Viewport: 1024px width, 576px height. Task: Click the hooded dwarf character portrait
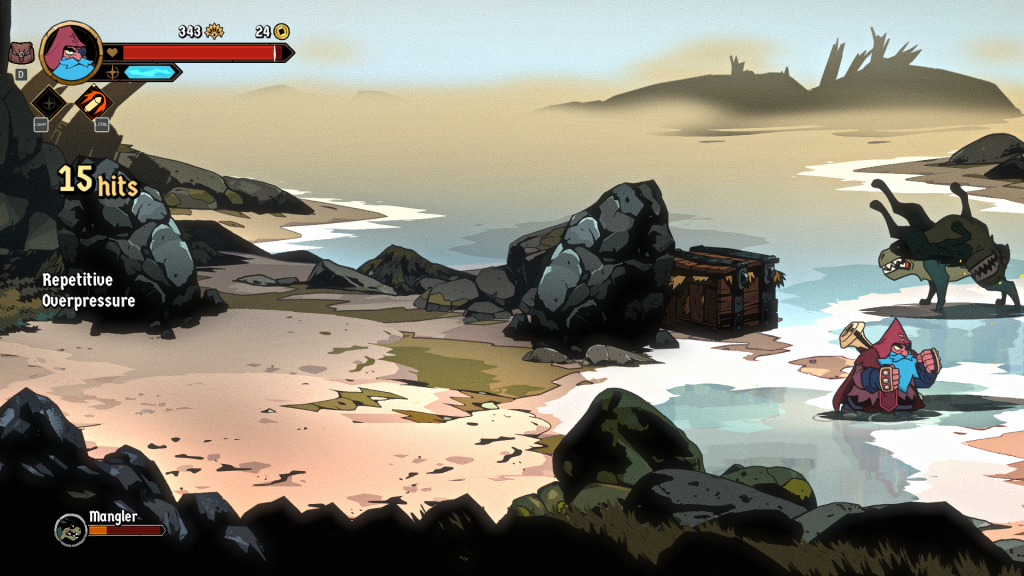pyautogui.click(x=72, y=51)
